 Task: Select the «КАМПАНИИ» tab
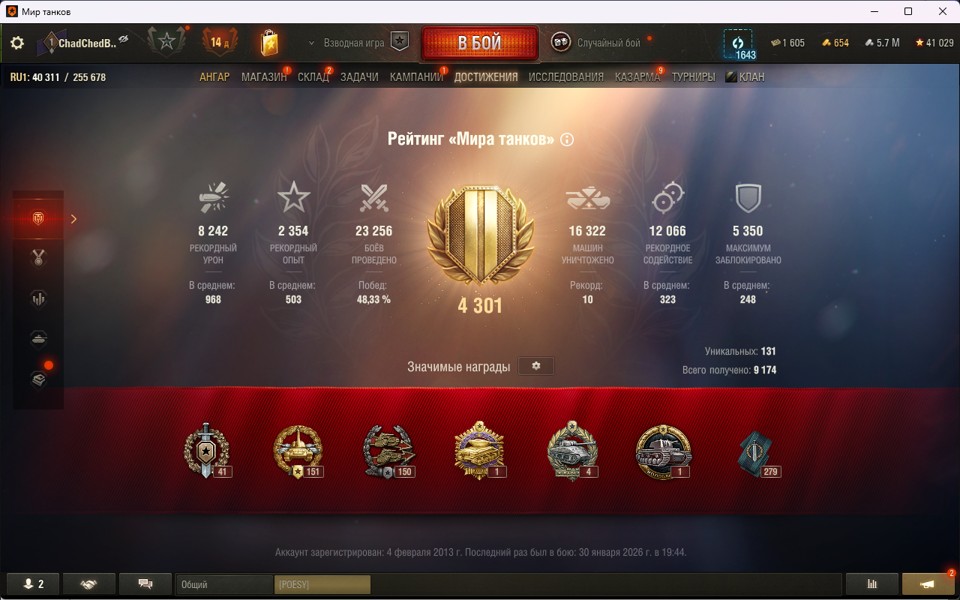click(416, 77)
